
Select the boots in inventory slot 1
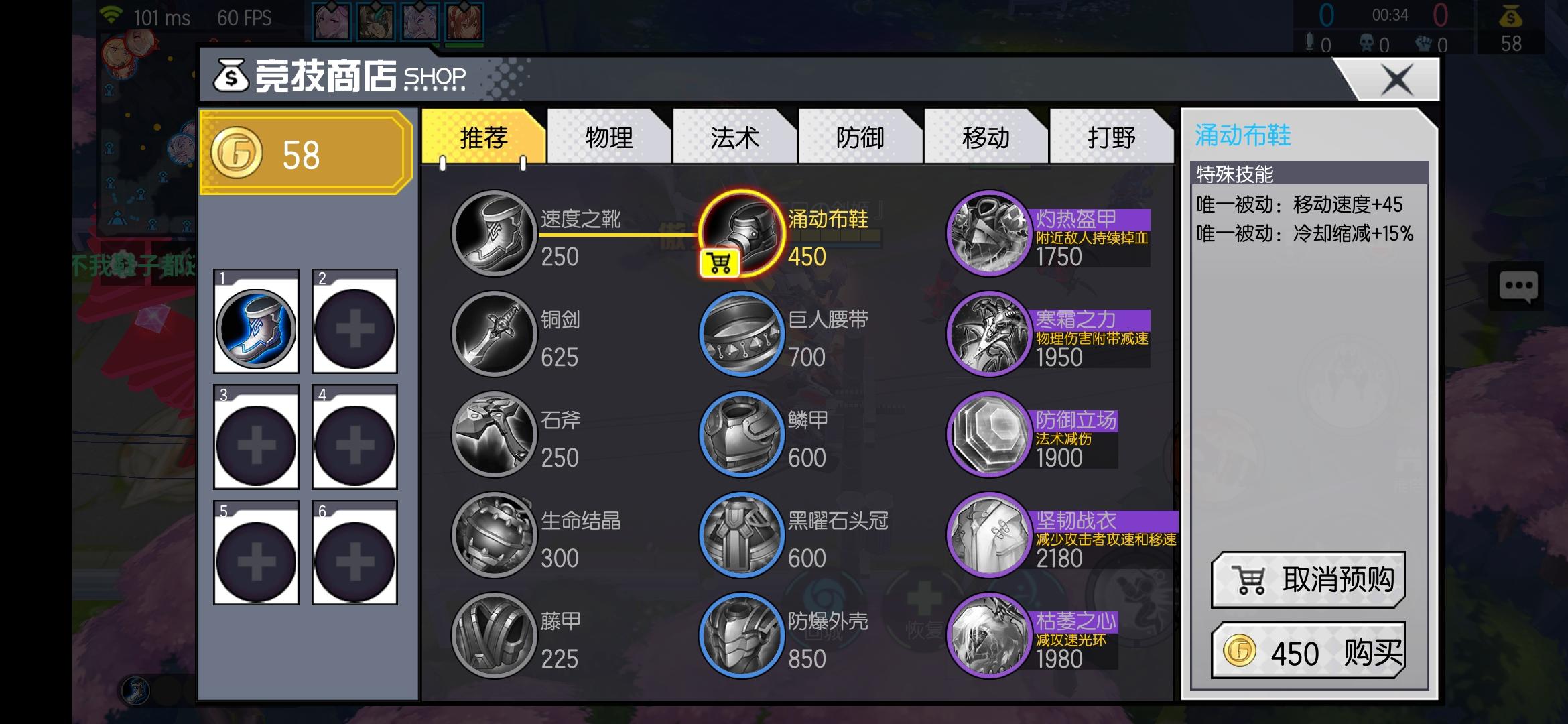coord(256,326)
